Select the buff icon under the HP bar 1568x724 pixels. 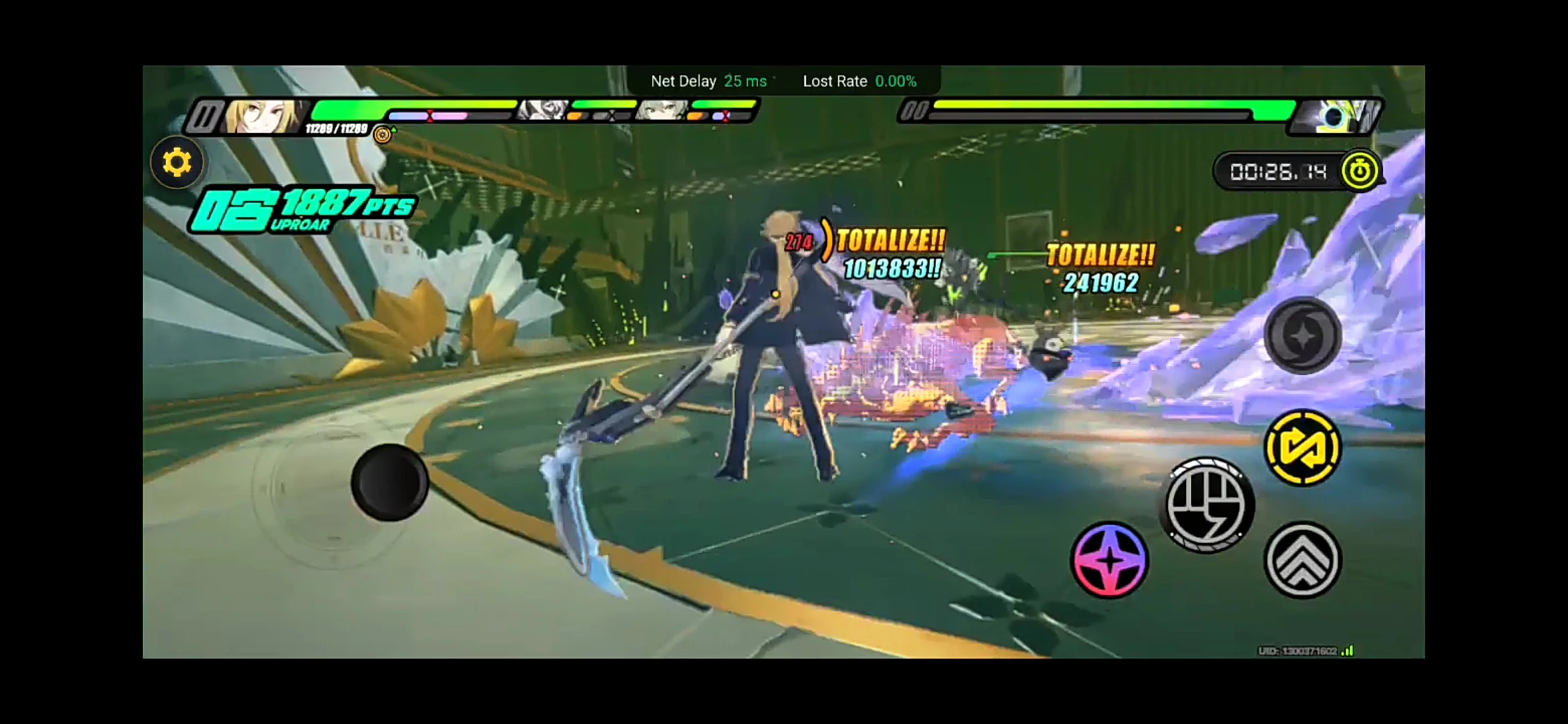tap(382, 134)
